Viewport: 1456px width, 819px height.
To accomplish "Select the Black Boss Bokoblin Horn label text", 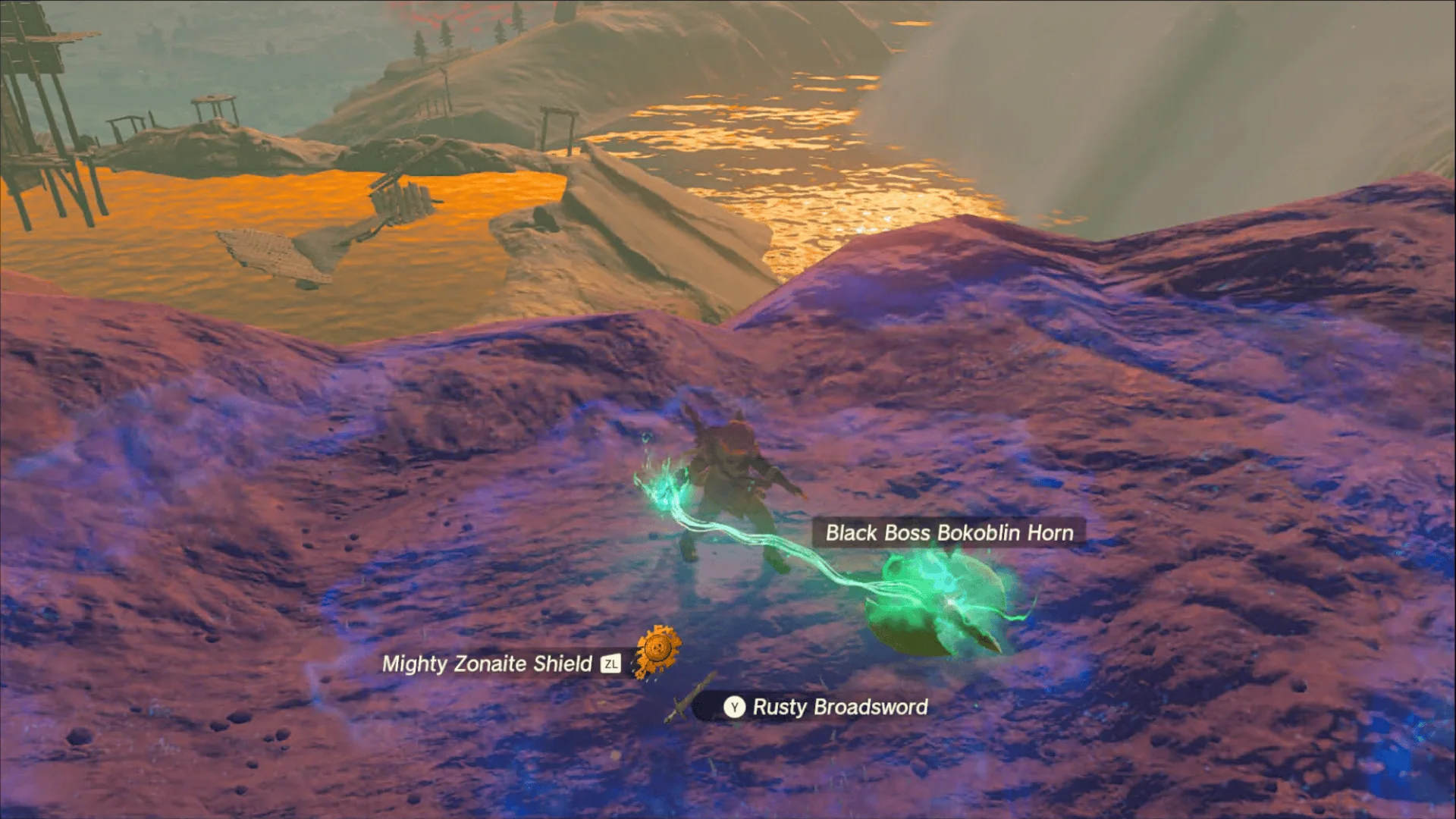I will 948,533.
